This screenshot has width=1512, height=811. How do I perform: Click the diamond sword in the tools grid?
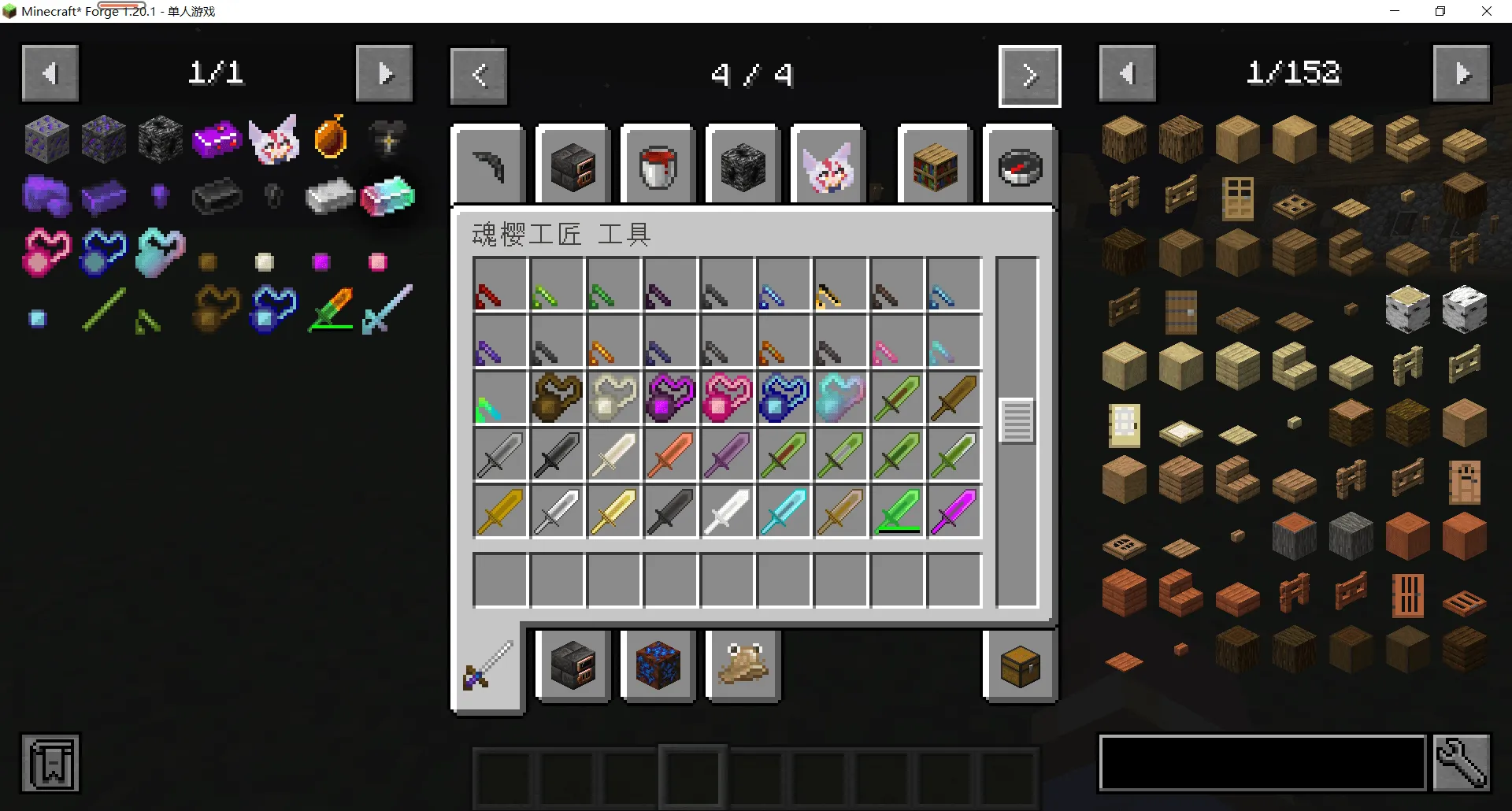(x=784, y=512)
